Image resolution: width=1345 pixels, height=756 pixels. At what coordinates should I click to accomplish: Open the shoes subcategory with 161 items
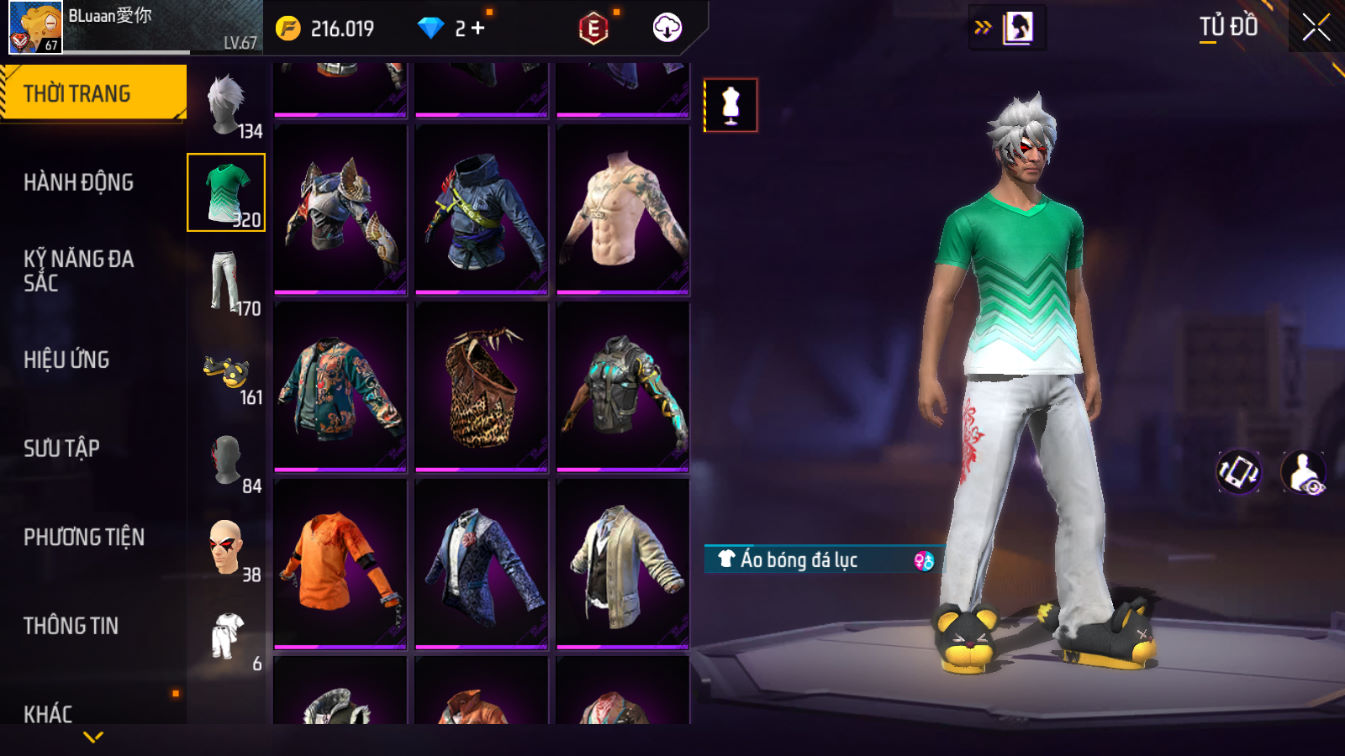(227, 370)
